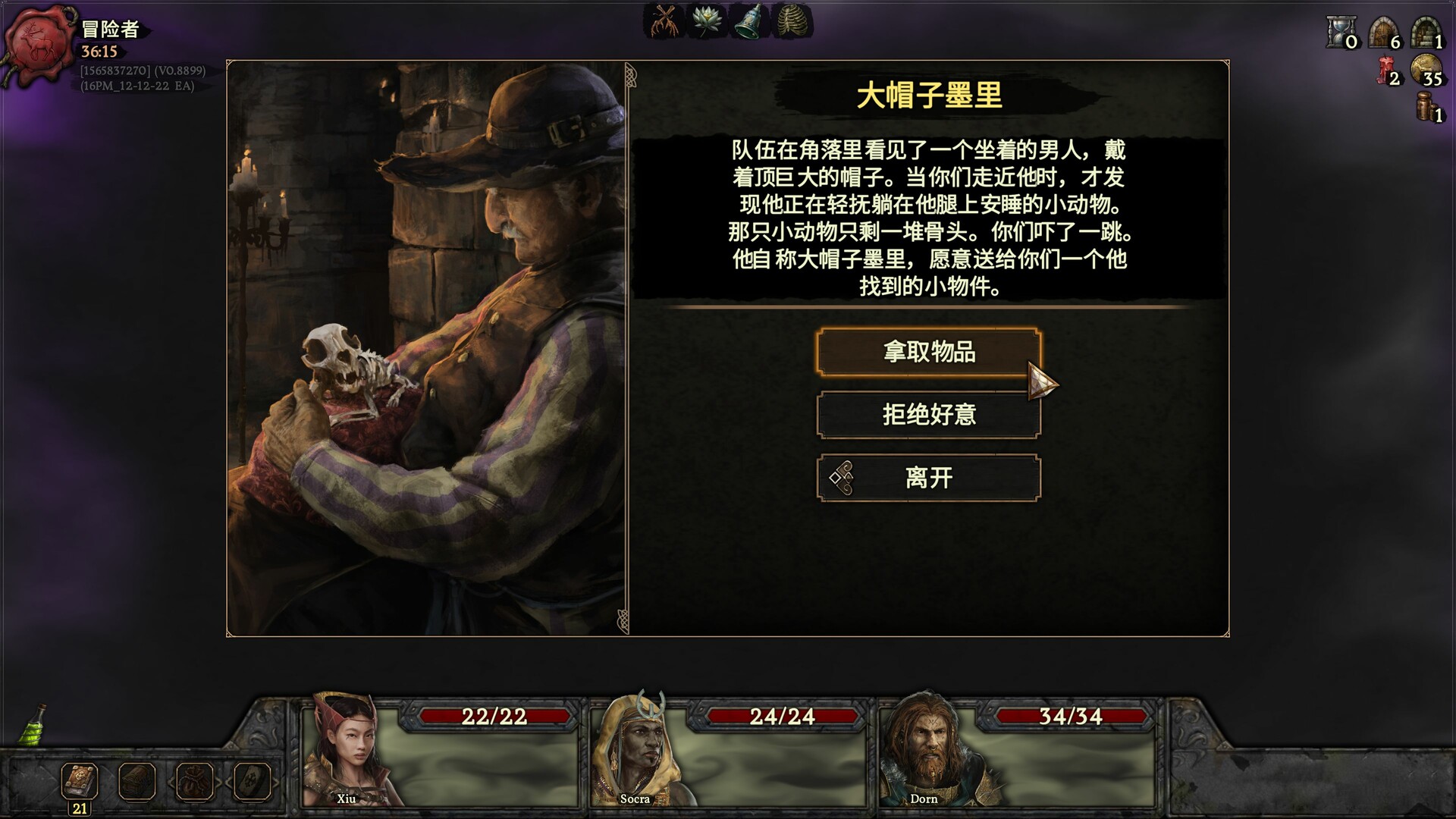Choose 拒绝好意 to decline the offer
1456x819 pixels.
pyautogui.click(x=930, y=415)
